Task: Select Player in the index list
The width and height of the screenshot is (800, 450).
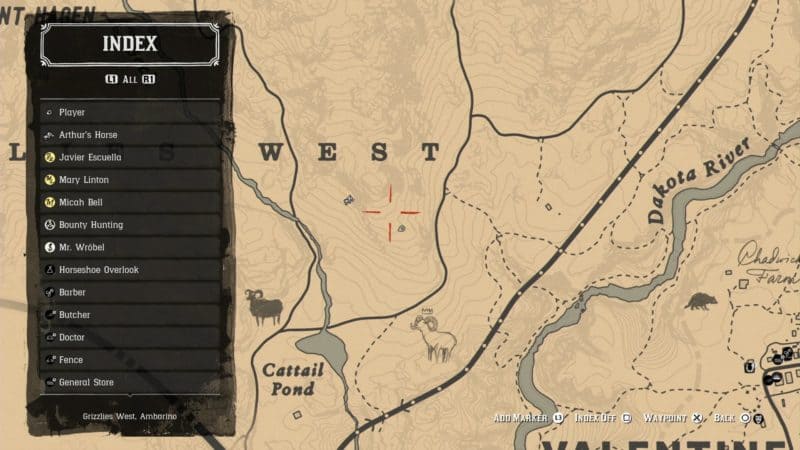Action: coord(130,113)
